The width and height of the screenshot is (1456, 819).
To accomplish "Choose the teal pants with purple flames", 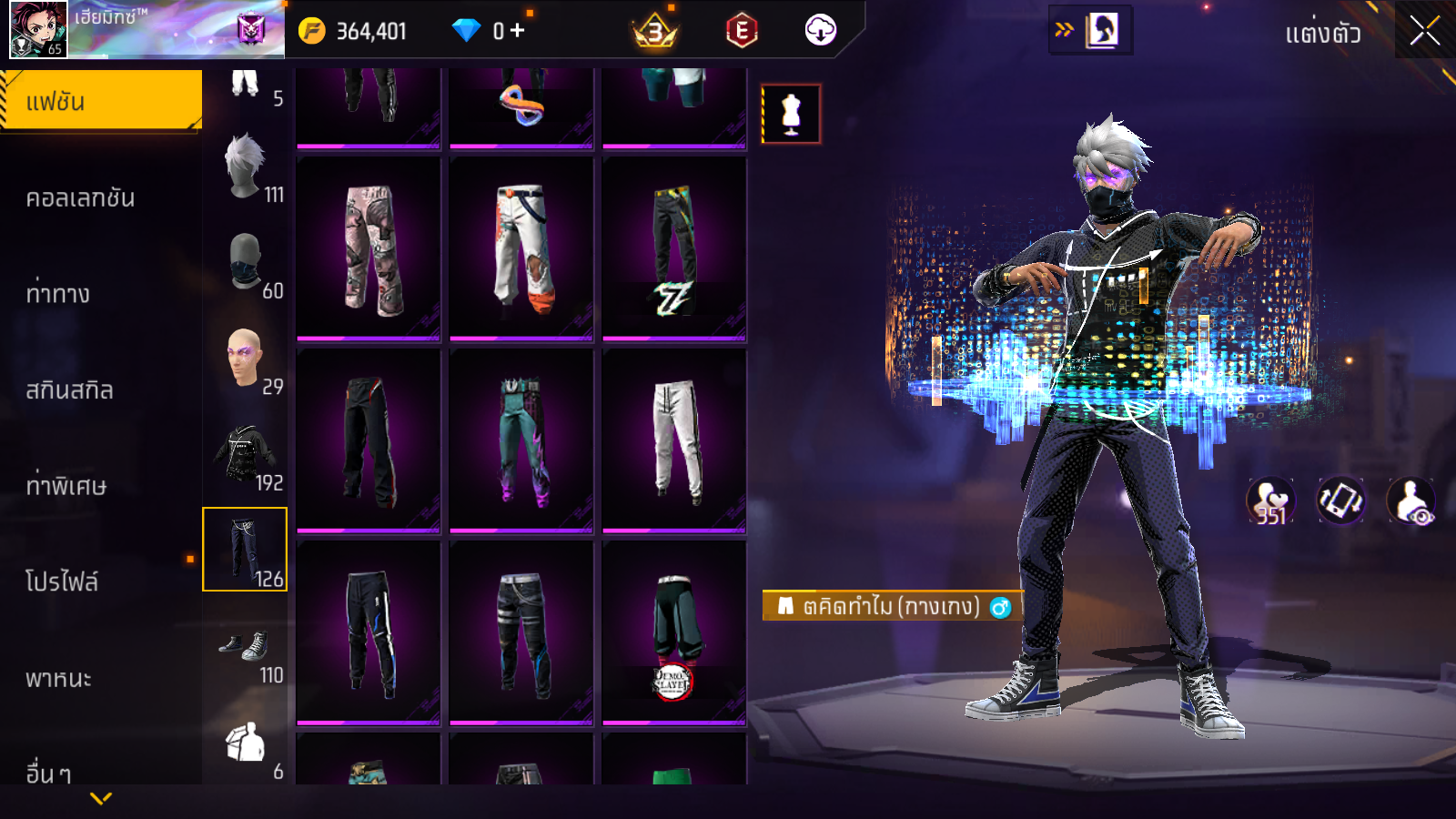I will pyautogui.click(x=521, y=440).
